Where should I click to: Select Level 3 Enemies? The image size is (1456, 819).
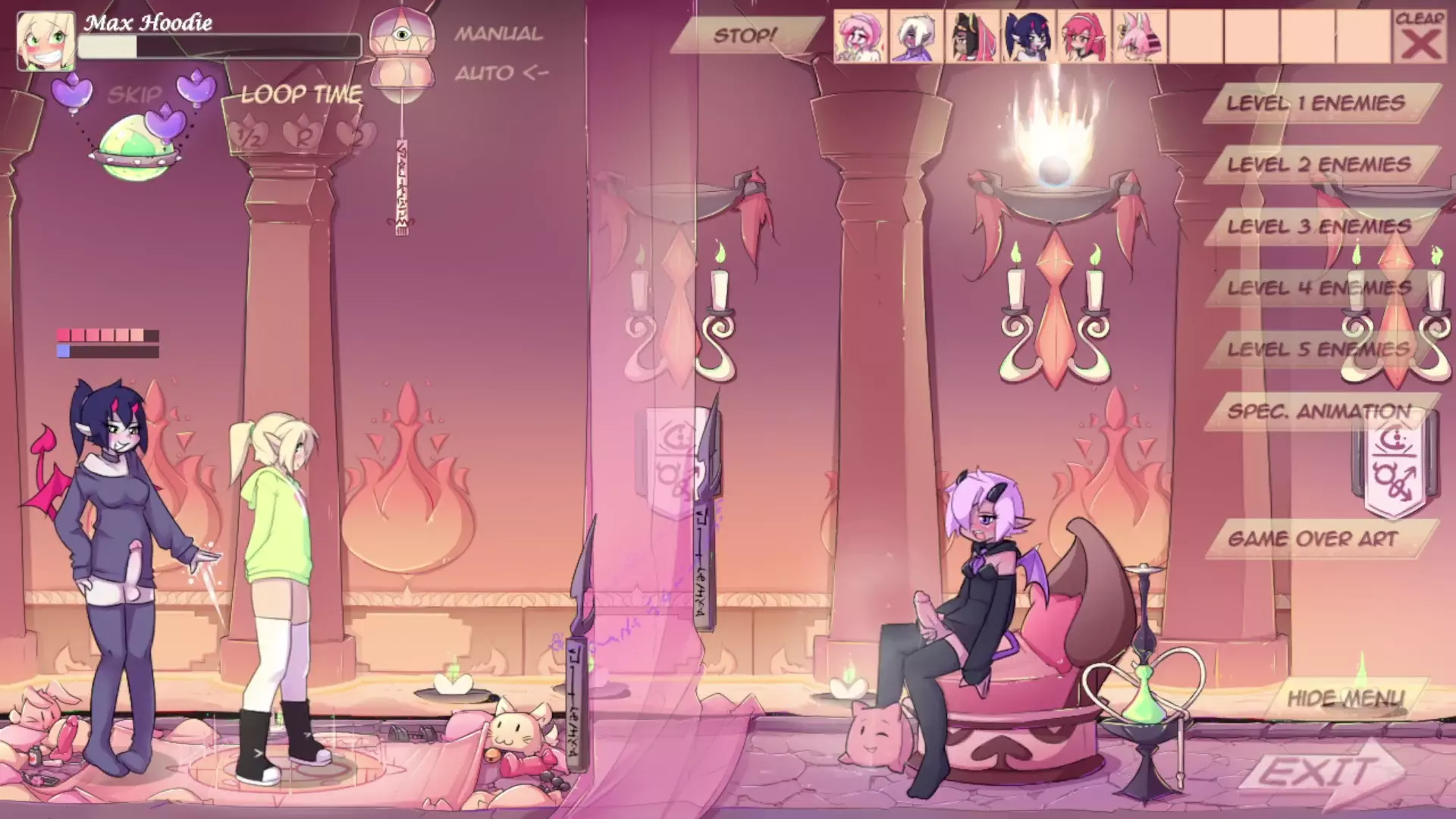[1319, 227]
